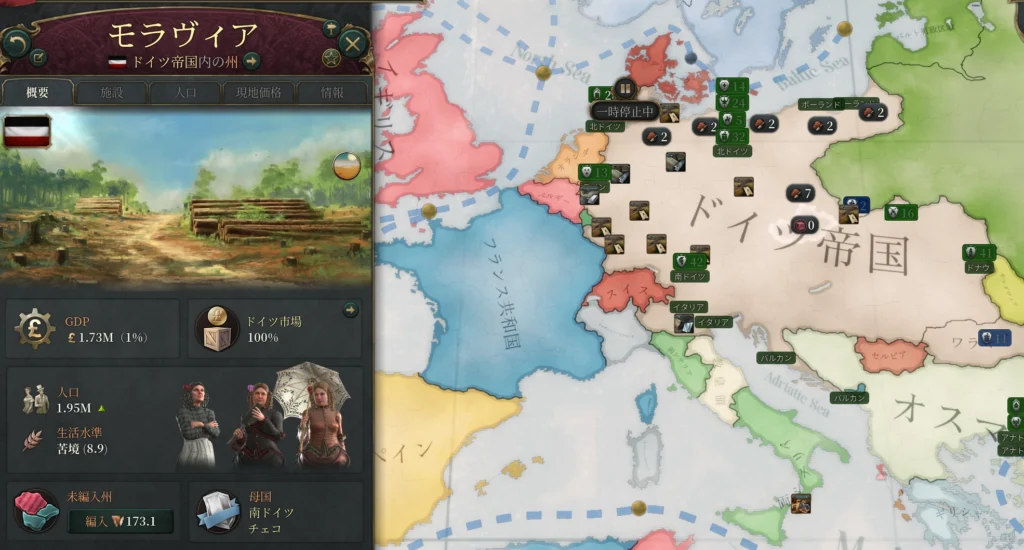The width and height of the screenshot is (1024, 550).
Task: Click the 一時停止中 paused indicator on map
Action: click(x=624, y=110)
